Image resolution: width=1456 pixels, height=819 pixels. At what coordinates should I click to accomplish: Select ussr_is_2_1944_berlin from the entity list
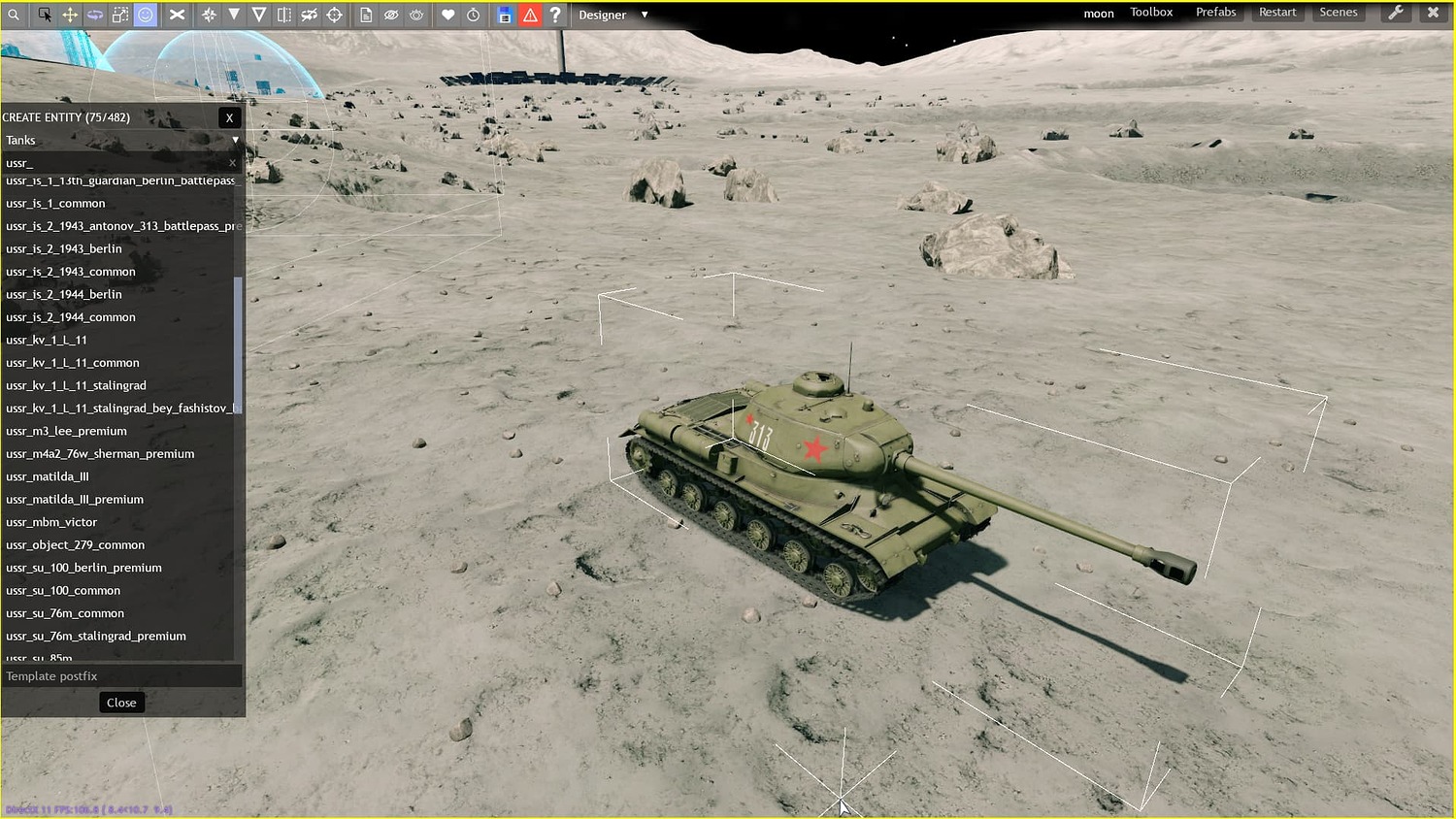[63, 294]
